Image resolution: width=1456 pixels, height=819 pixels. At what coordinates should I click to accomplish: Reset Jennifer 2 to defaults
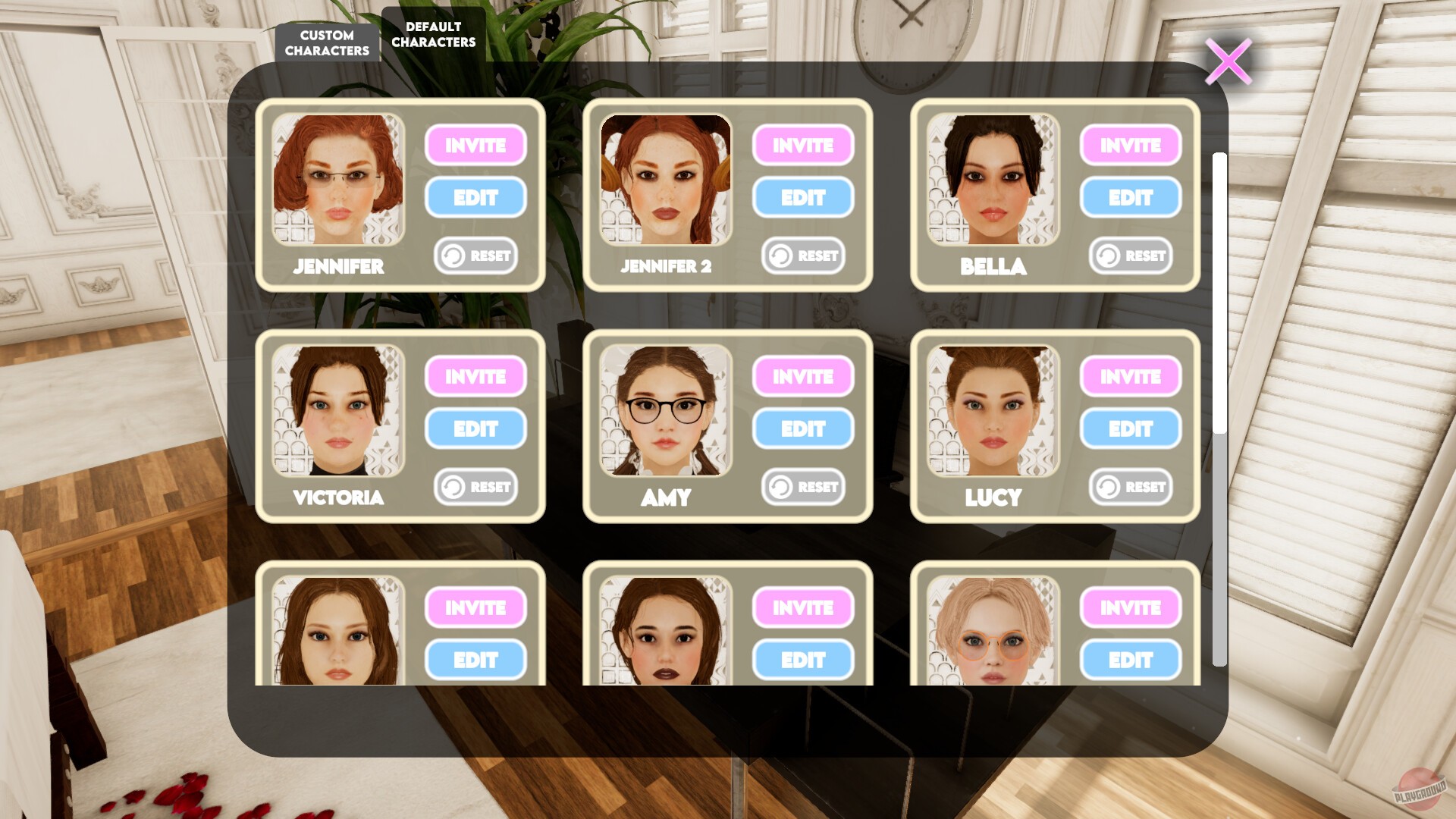coord(803,256)
